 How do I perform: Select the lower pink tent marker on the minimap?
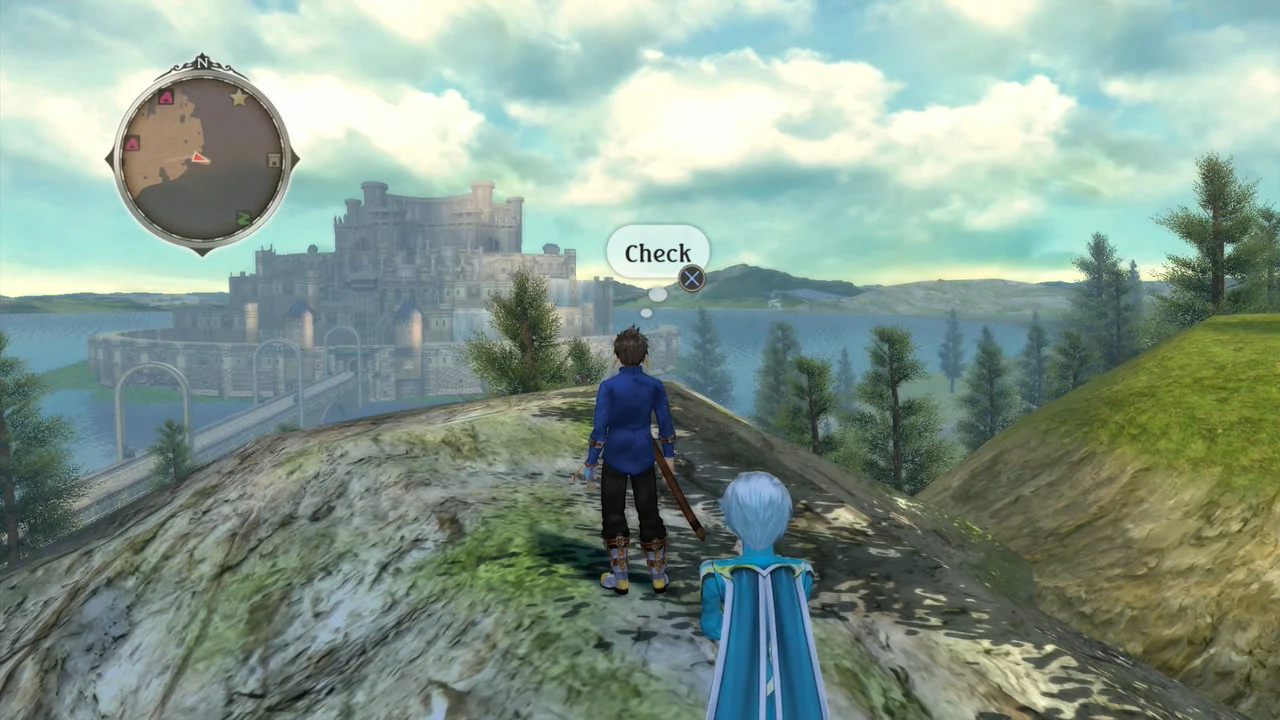[132, 142]
